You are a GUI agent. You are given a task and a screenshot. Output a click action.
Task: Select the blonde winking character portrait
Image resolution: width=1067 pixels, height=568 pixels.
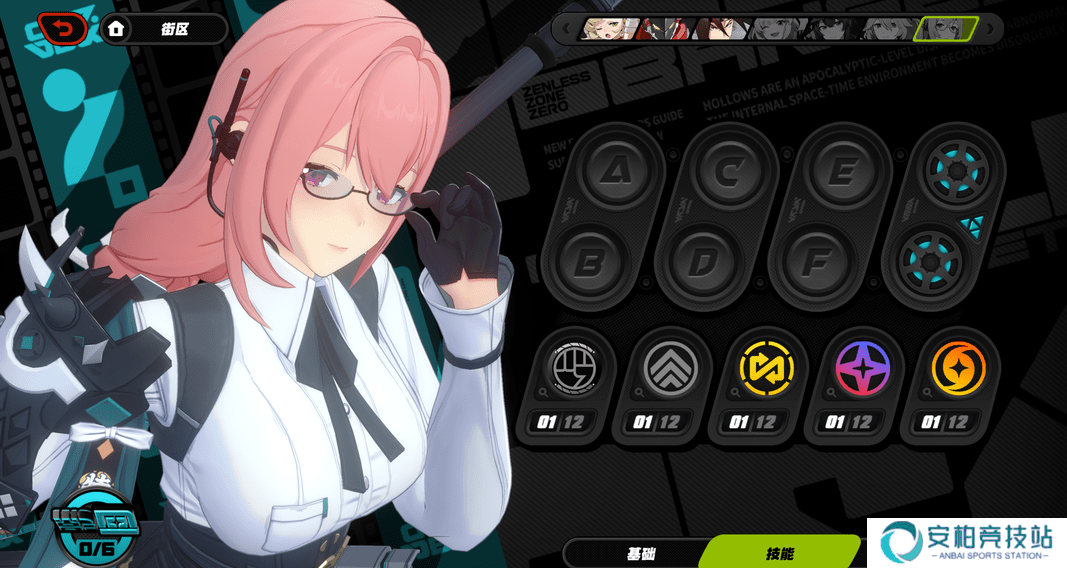point(607,28)
